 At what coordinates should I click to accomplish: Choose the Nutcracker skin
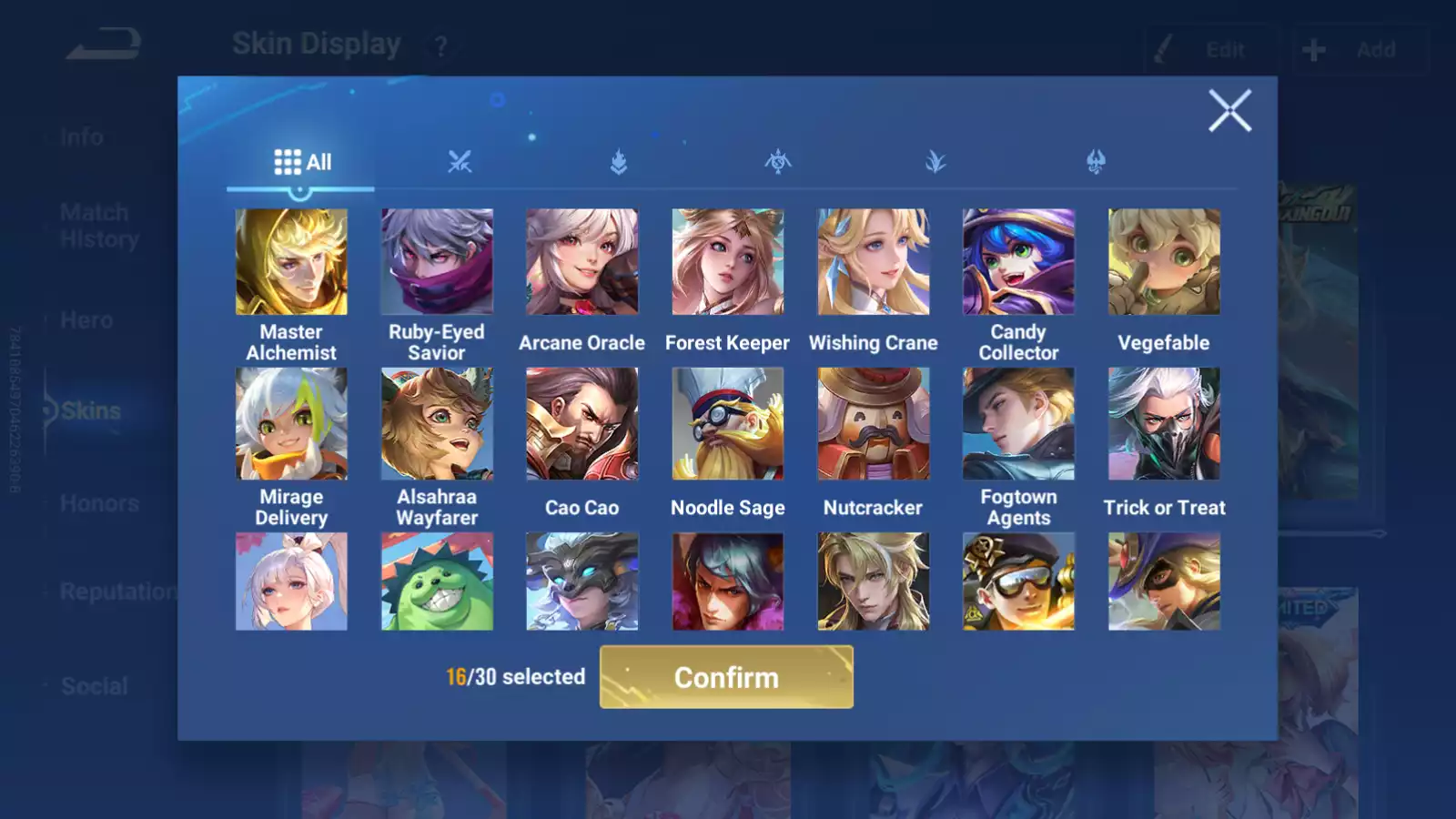click(x=874, y=423)
